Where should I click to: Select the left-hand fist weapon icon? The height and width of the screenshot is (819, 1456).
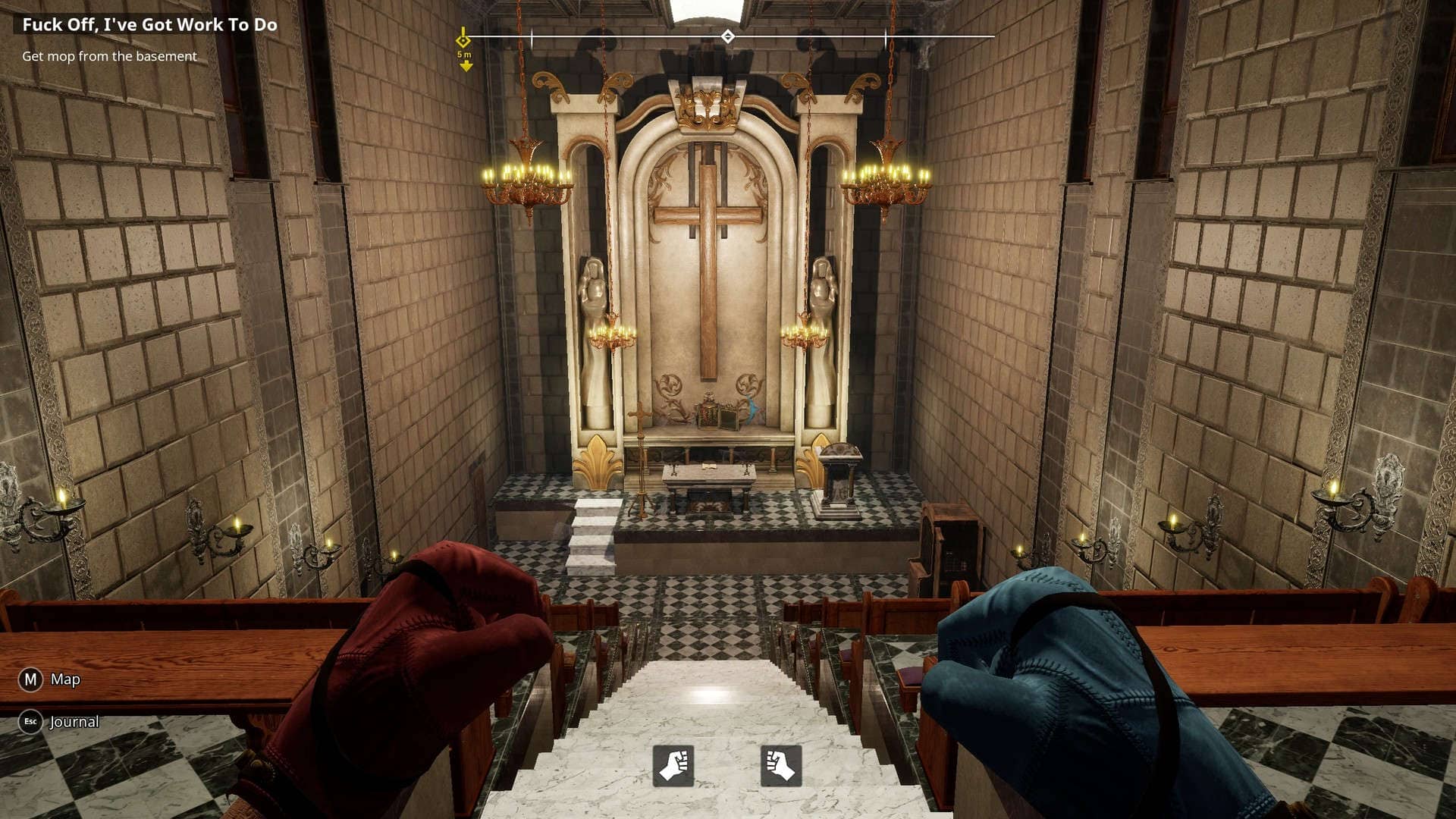[x=673, y=765]
